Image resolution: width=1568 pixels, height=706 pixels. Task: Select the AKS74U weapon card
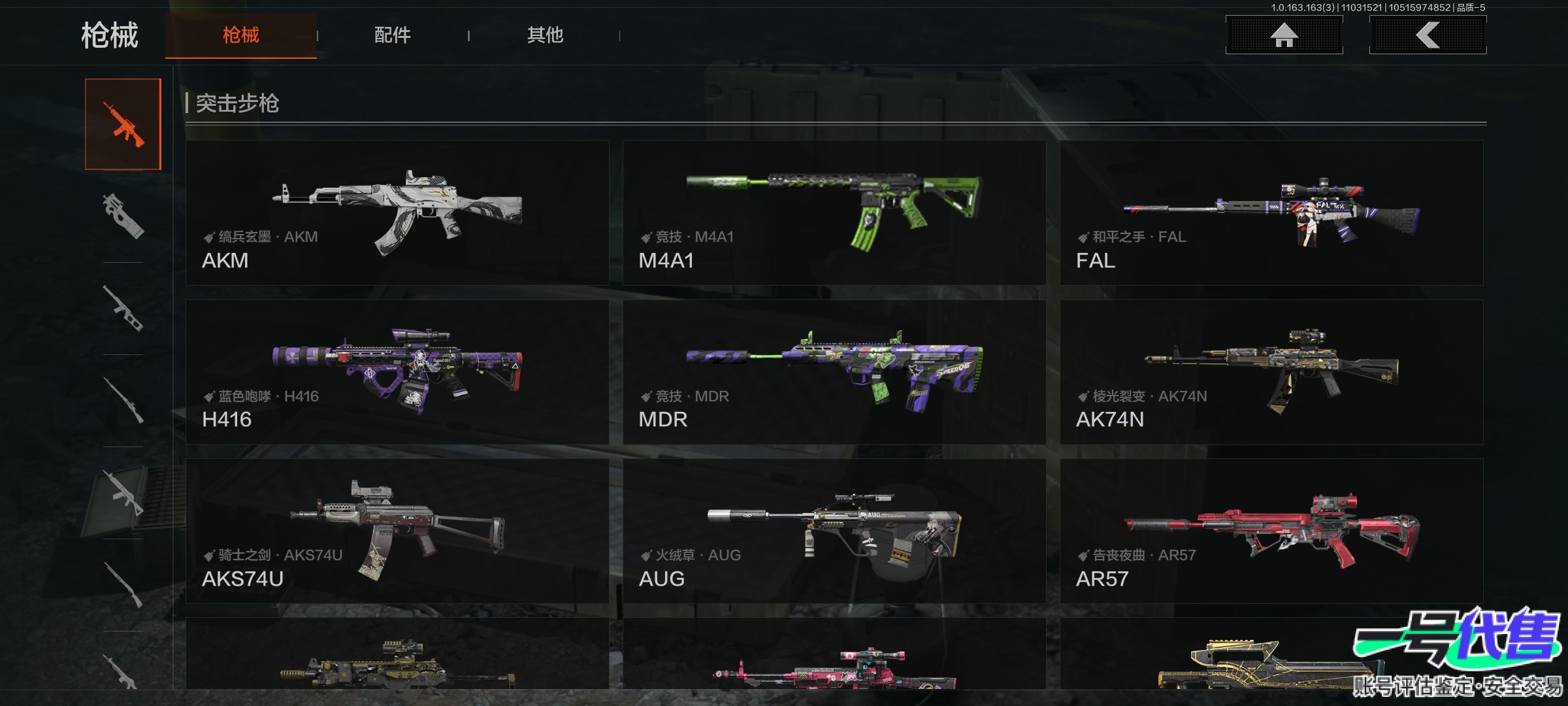tap(397, 531)
